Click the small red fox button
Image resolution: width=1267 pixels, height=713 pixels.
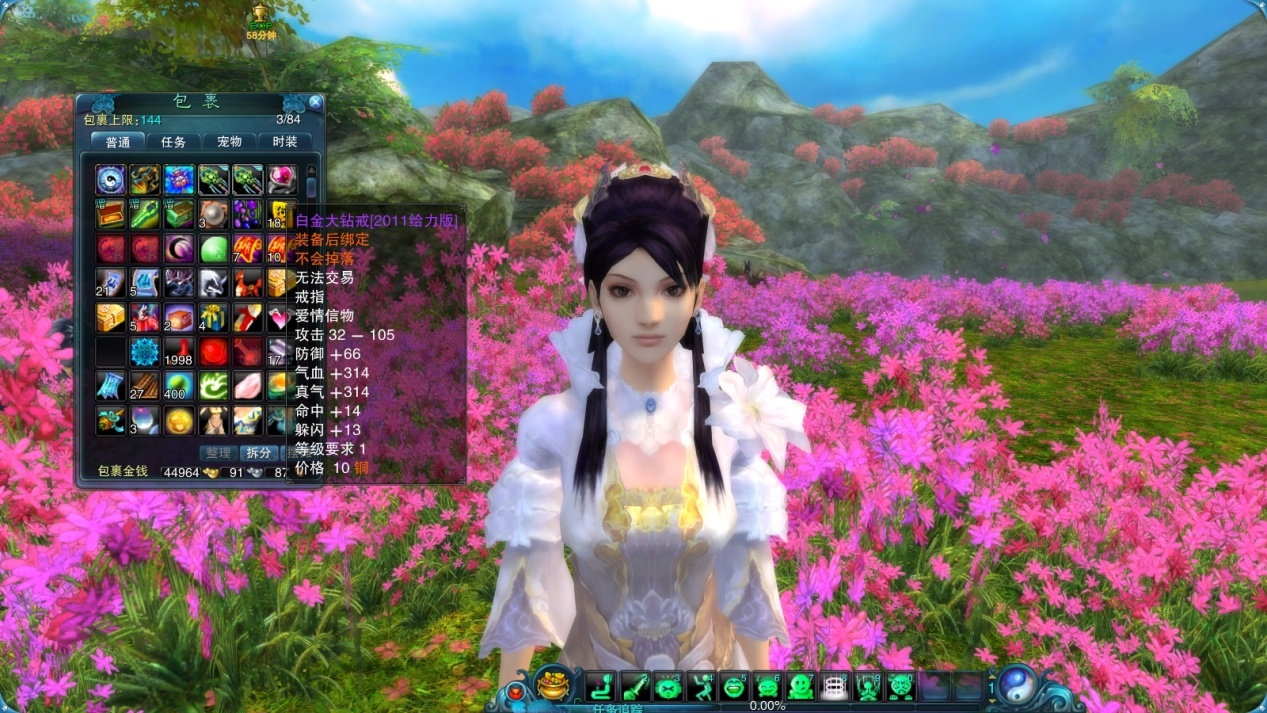[517, 690]
